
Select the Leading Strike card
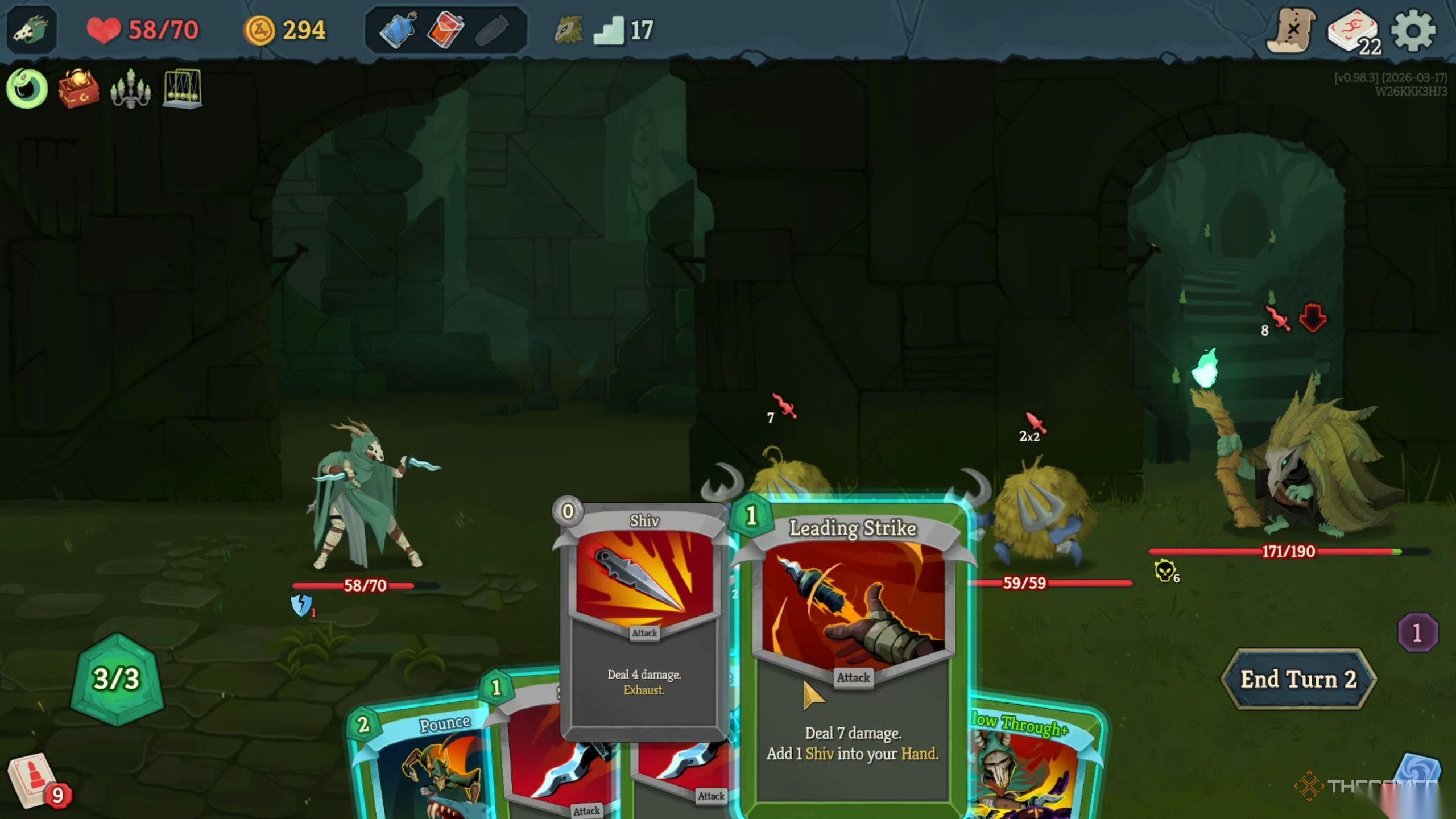click(x=852, y=654)
